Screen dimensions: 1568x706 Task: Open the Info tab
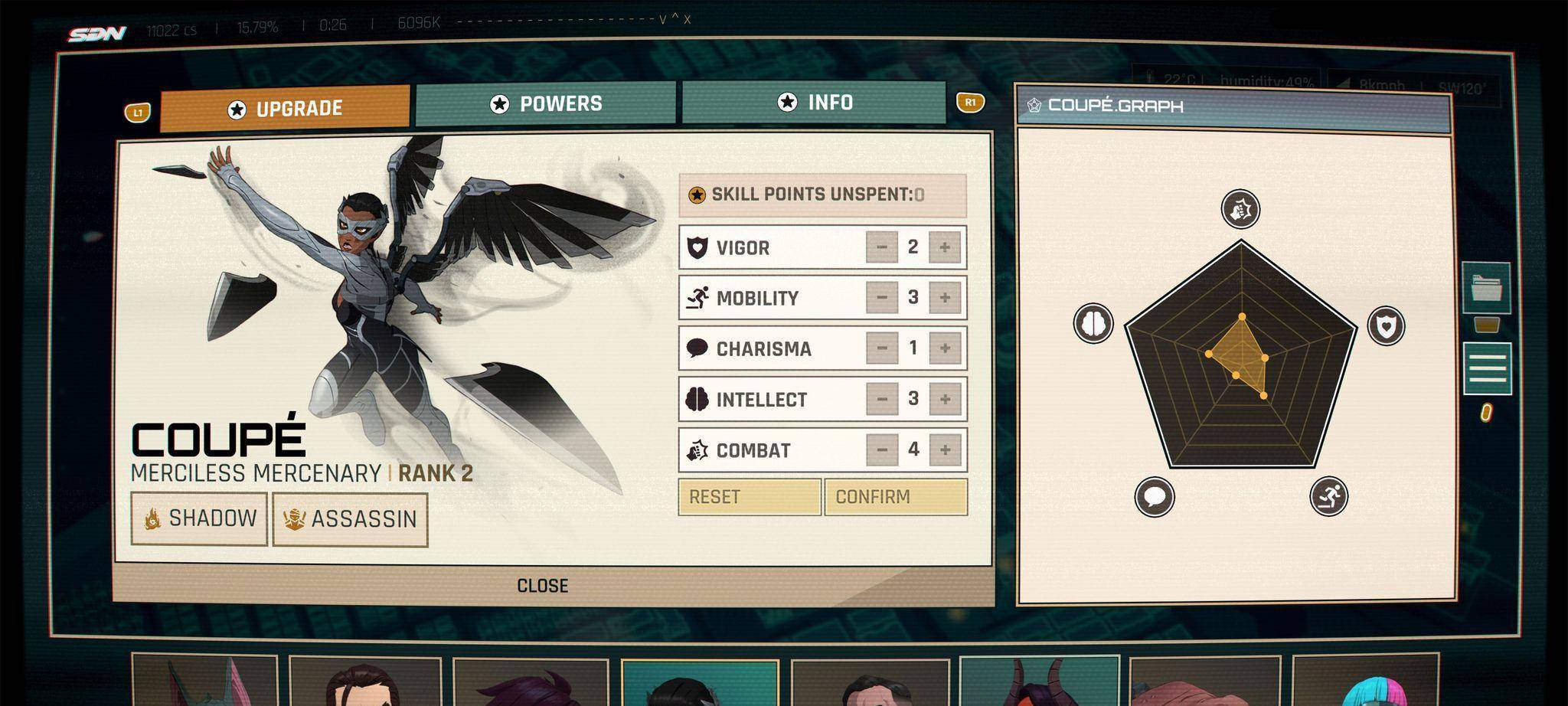point(815,101)
